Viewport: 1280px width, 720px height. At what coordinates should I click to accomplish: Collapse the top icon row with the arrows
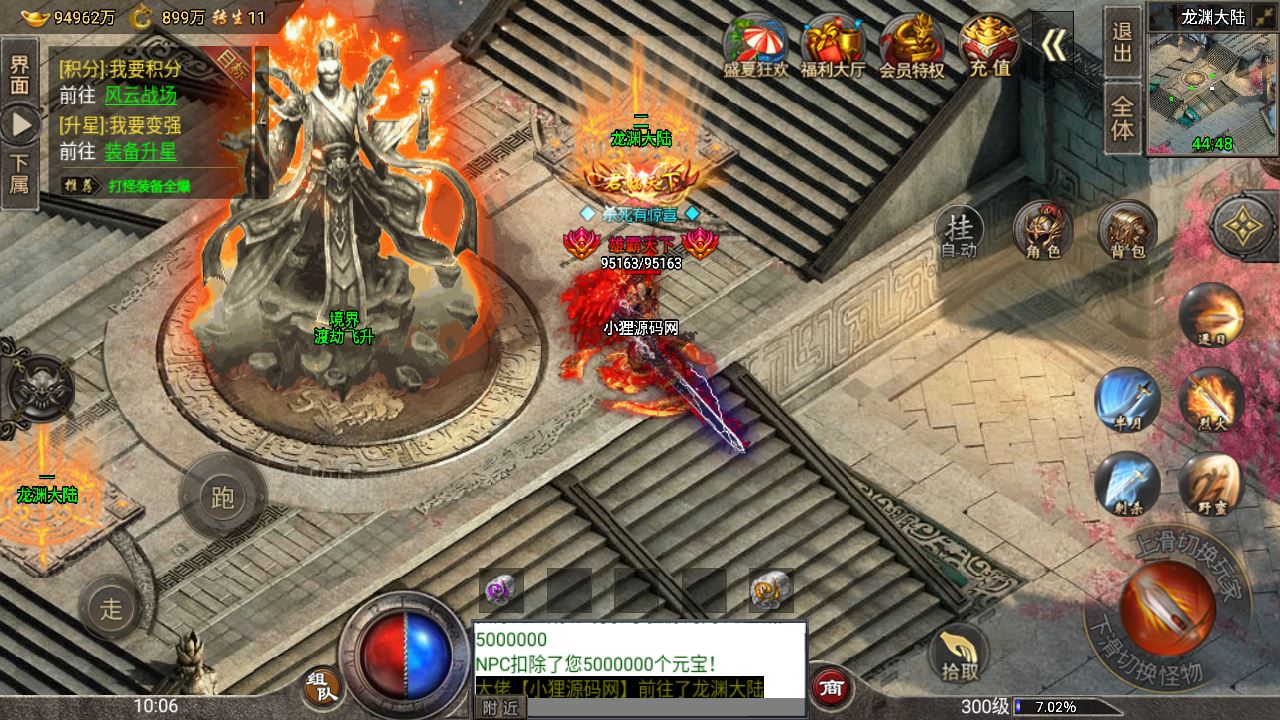click(x=1053, y=45)
